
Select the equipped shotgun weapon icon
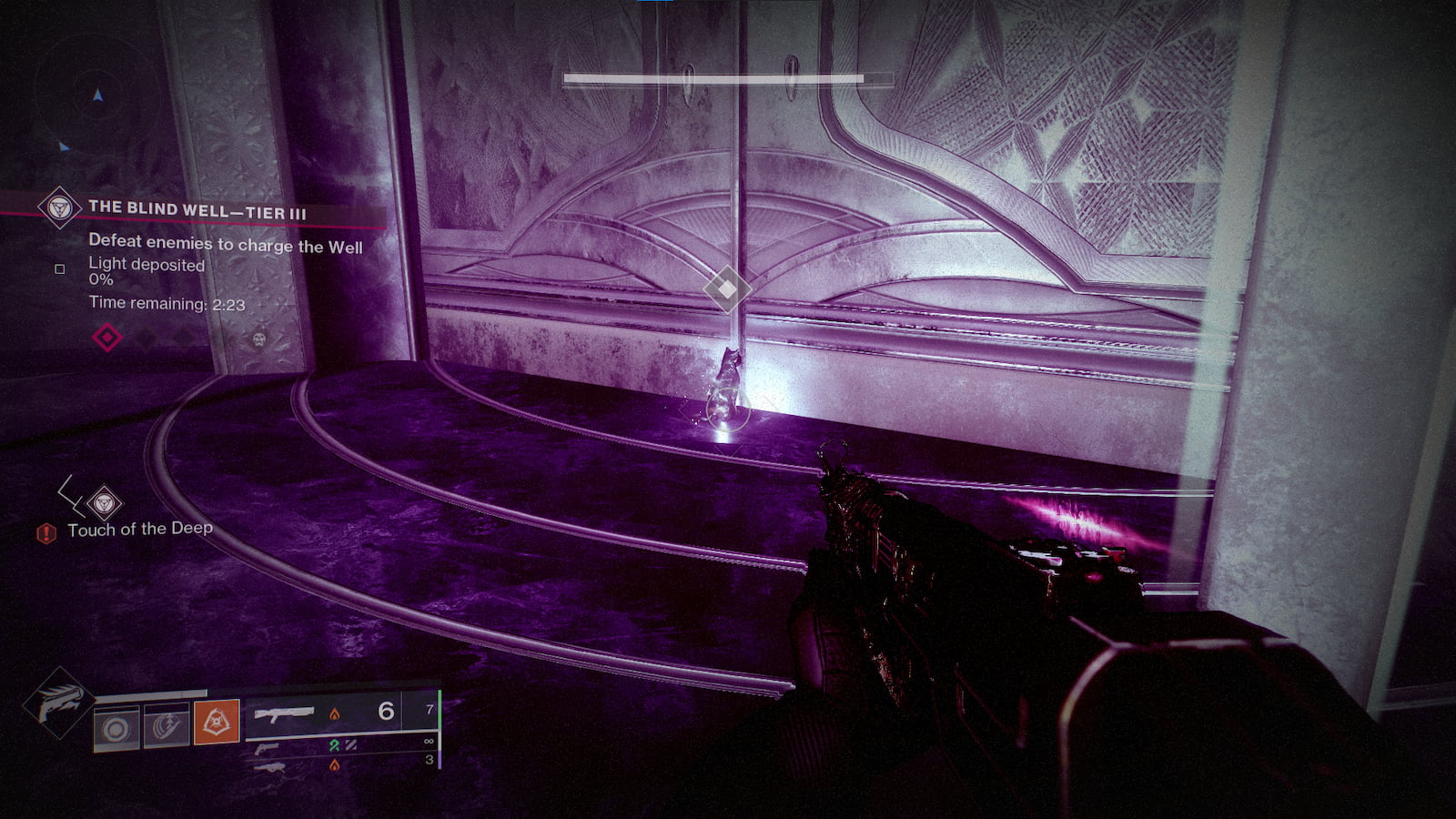(x=285, y=714)
